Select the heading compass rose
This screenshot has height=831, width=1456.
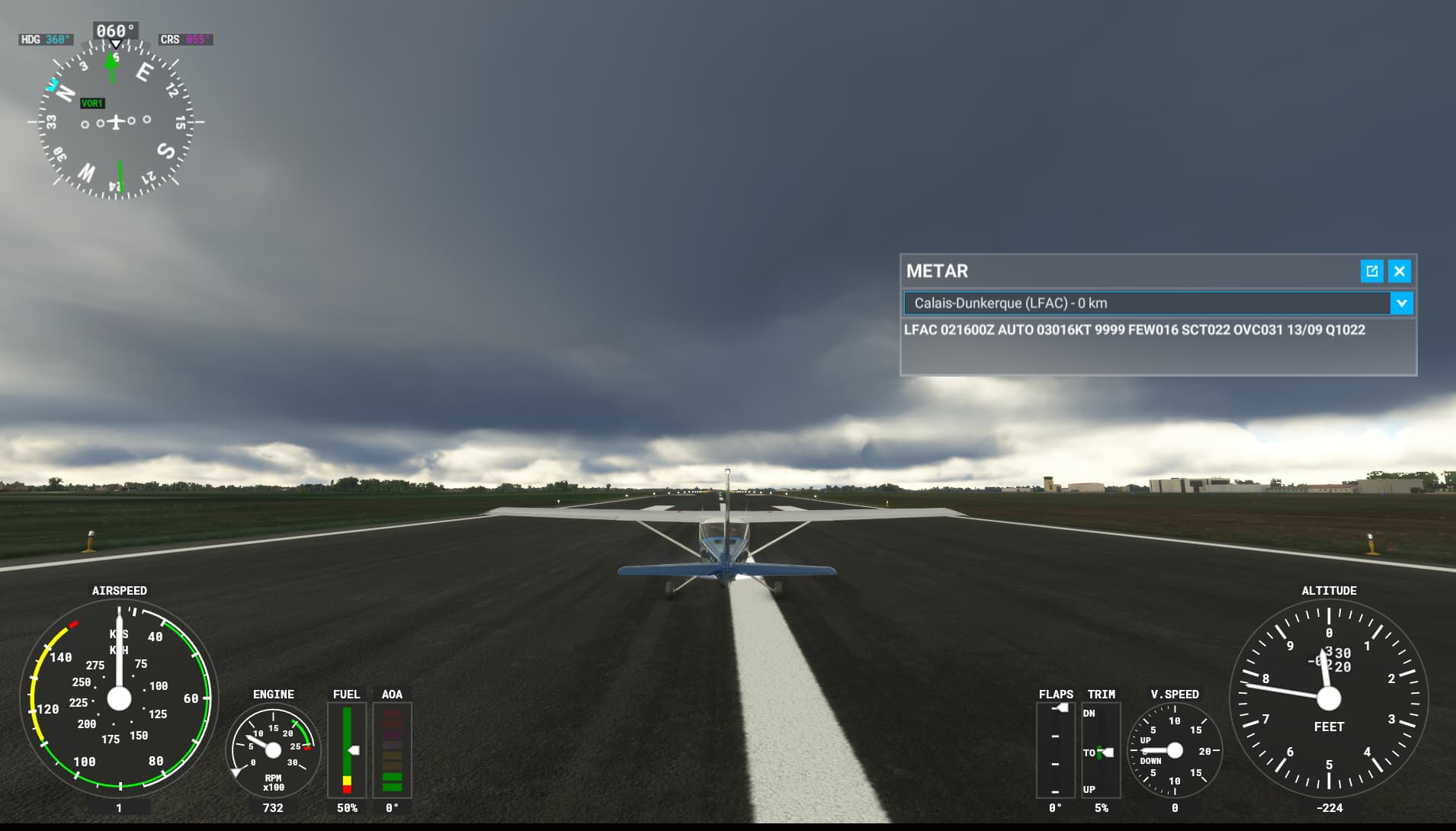[x=116, y=122]
